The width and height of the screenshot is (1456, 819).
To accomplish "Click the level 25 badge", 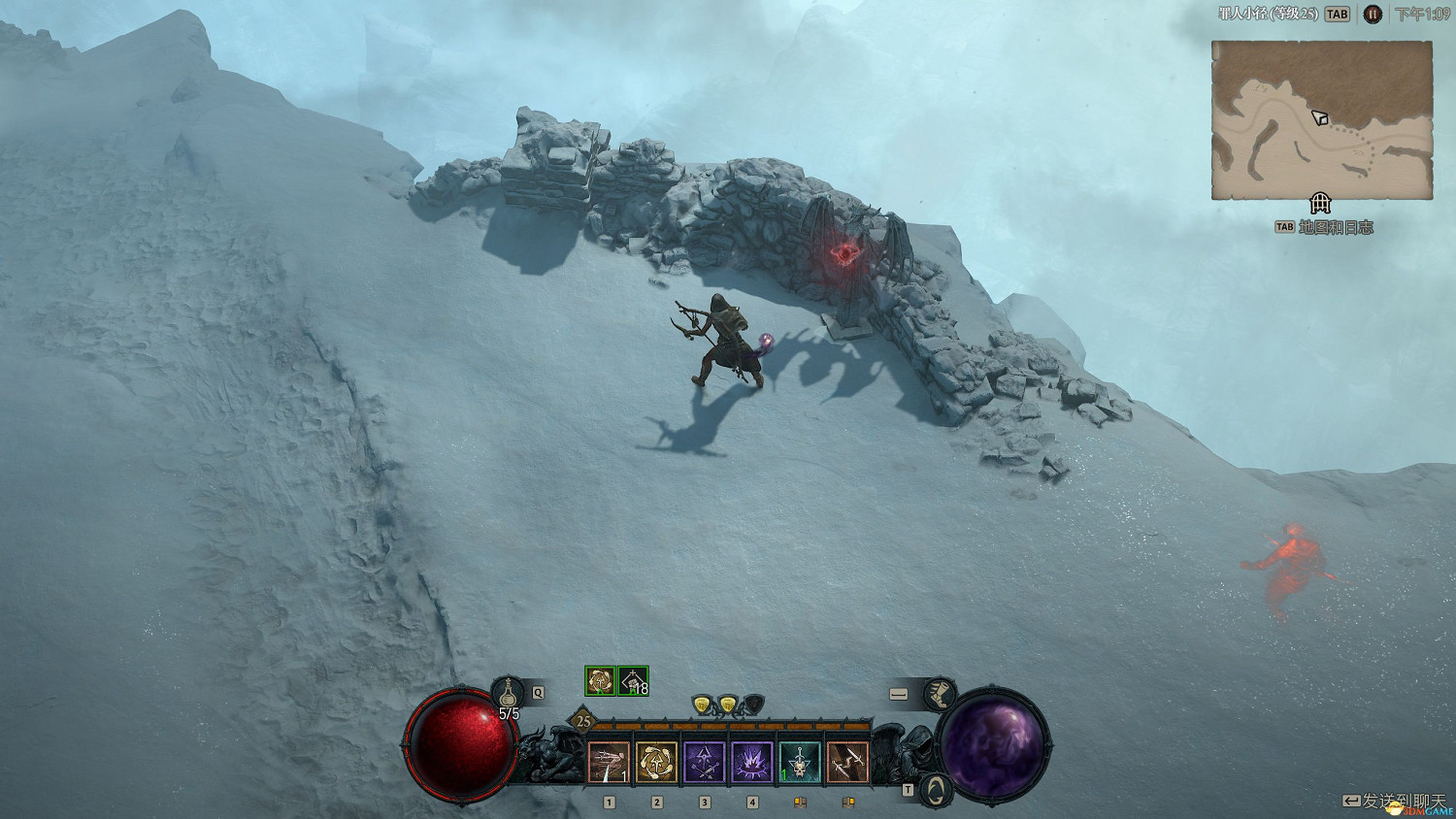I will point(582,721).
